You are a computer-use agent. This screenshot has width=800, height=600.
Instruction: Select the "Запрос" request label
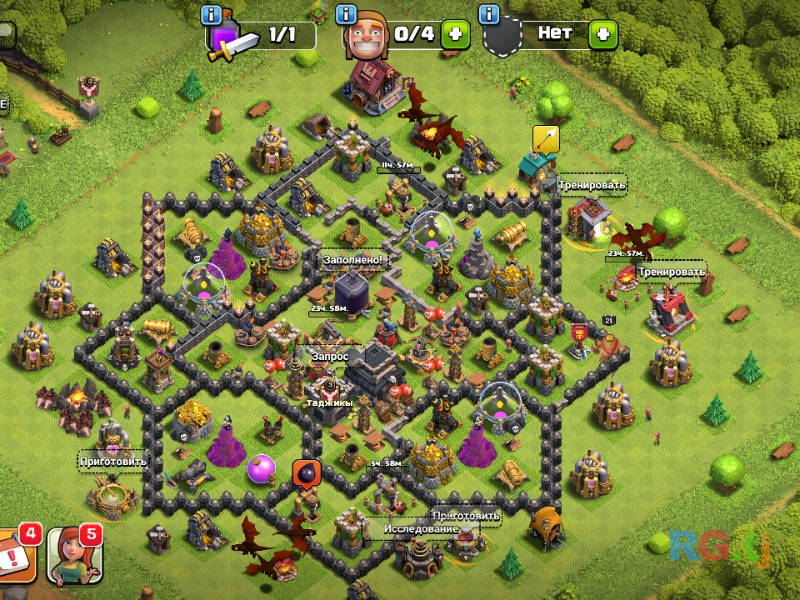[x=329, y=356]
